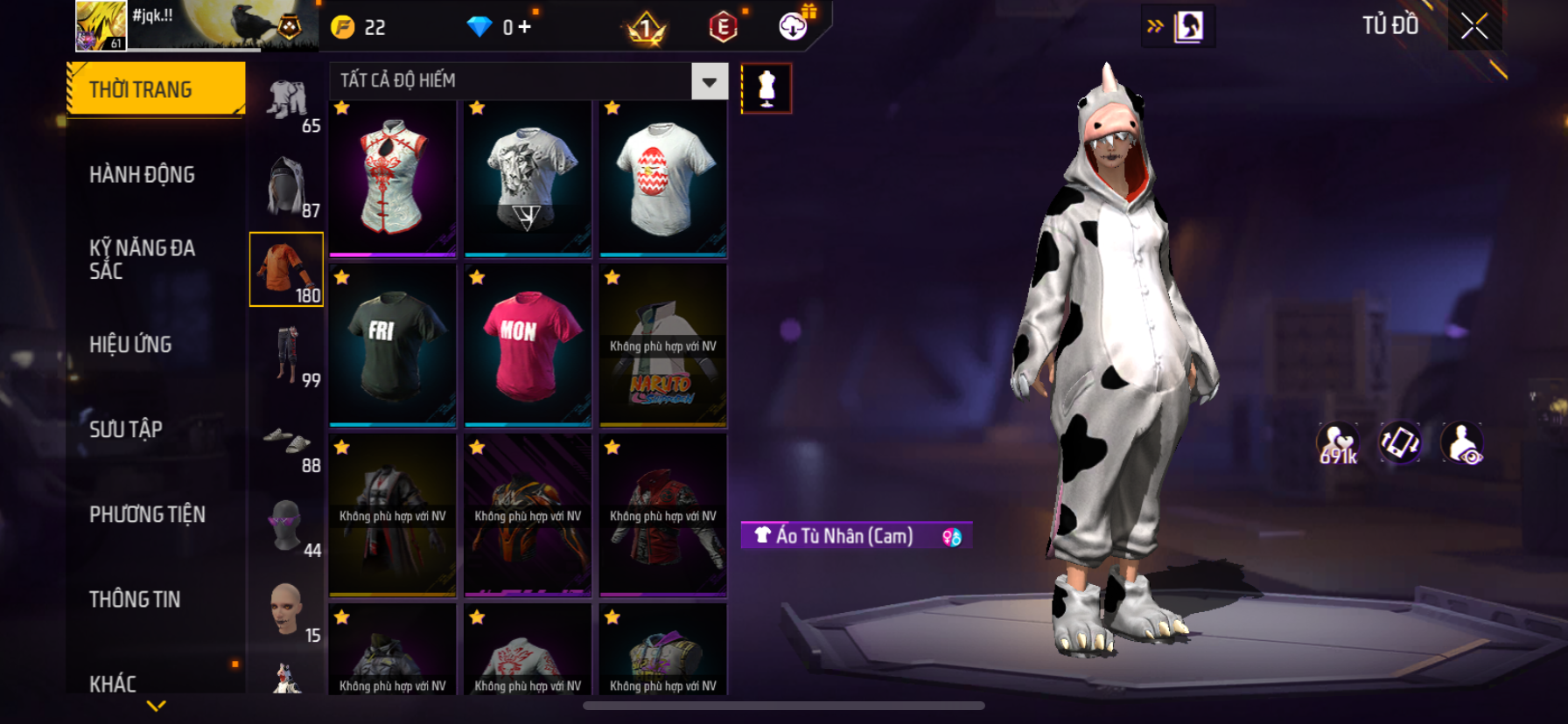Equip the pink MON T-shirt
Screen dimensions: 1568x724
[528, 346]
